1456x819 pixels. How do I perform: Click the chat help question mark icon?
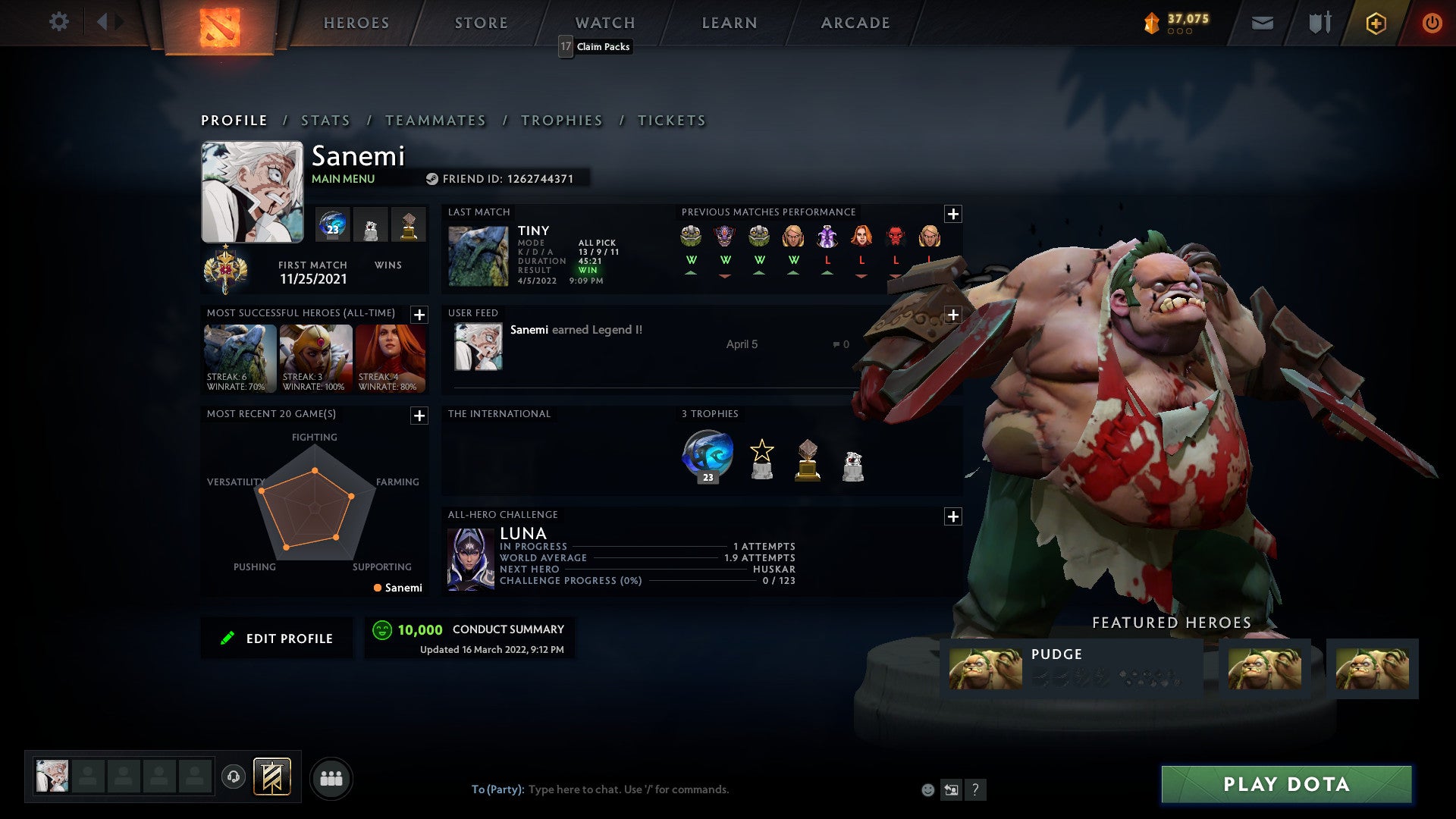pos(975,789)
